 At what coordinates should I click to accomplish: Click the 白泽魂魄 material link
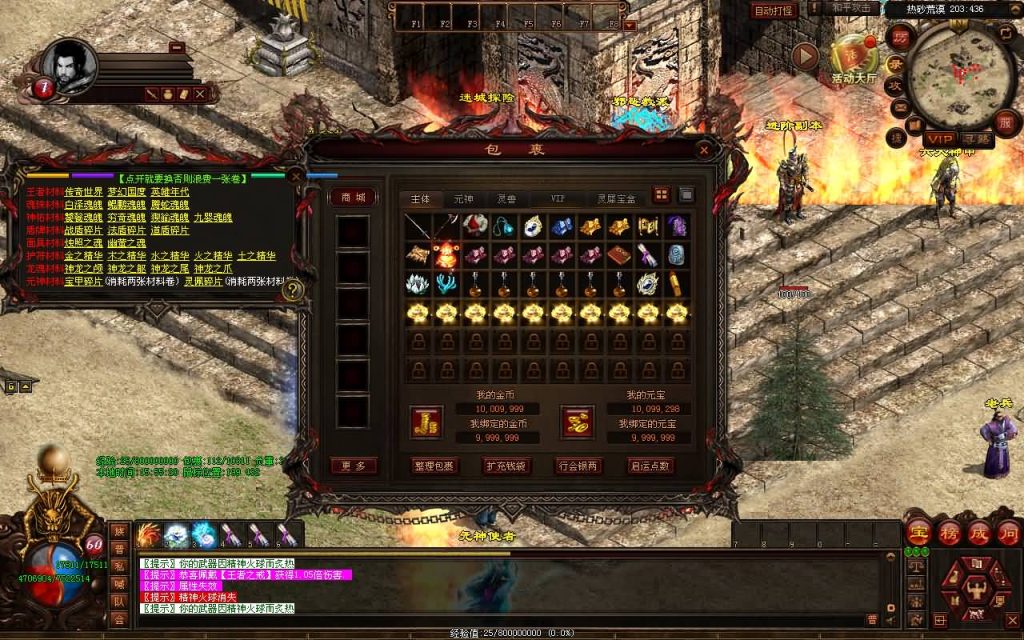[82, 204]
